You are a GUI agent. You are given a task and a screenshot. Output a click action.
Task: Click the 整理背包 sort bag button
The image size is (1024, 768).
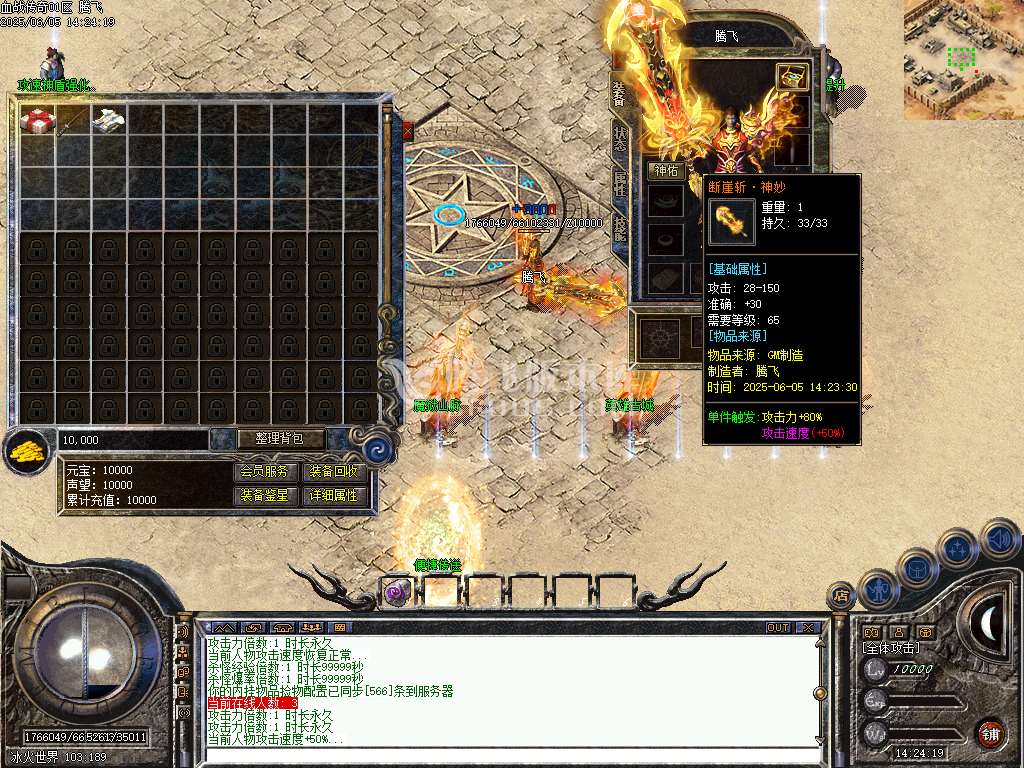268,438
